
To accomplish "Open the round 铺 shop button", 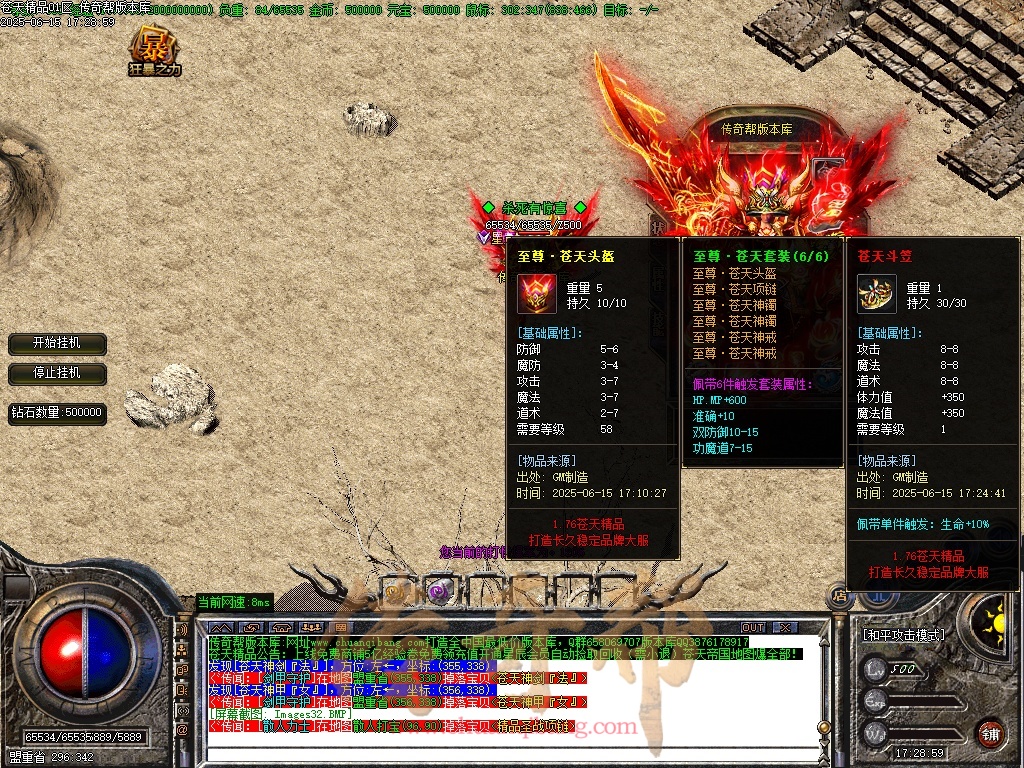I will tap(990, 733).
